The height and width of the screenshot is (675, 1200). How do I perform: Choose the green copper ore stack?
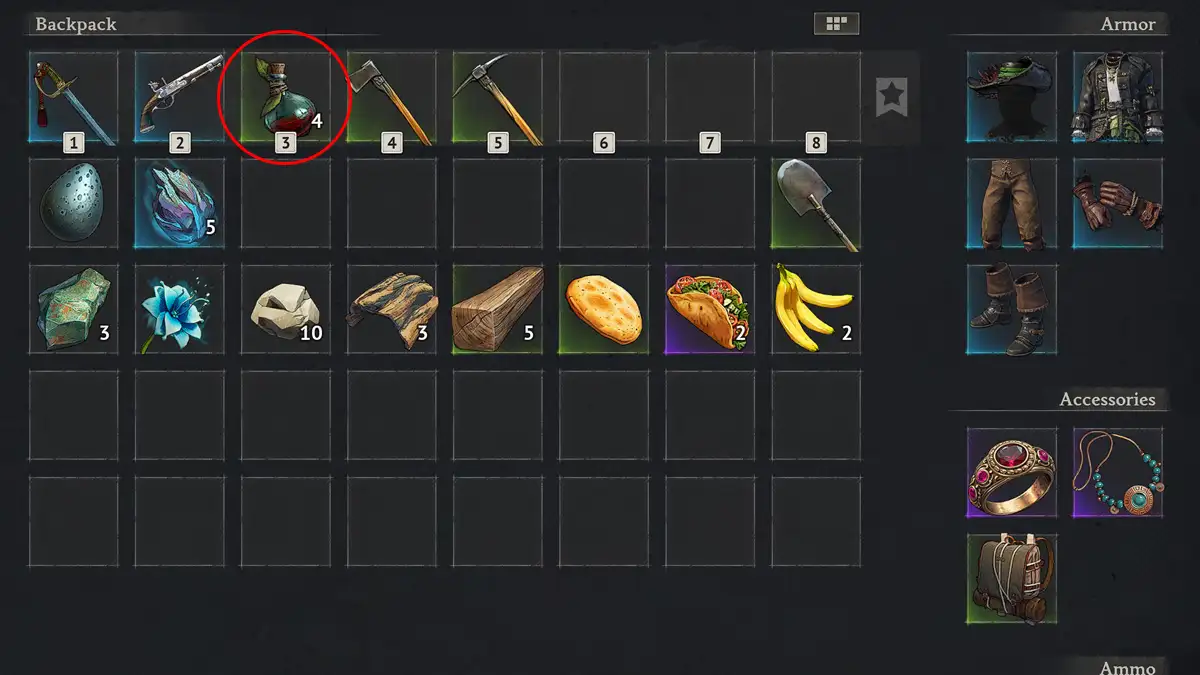tap(73, 310)
